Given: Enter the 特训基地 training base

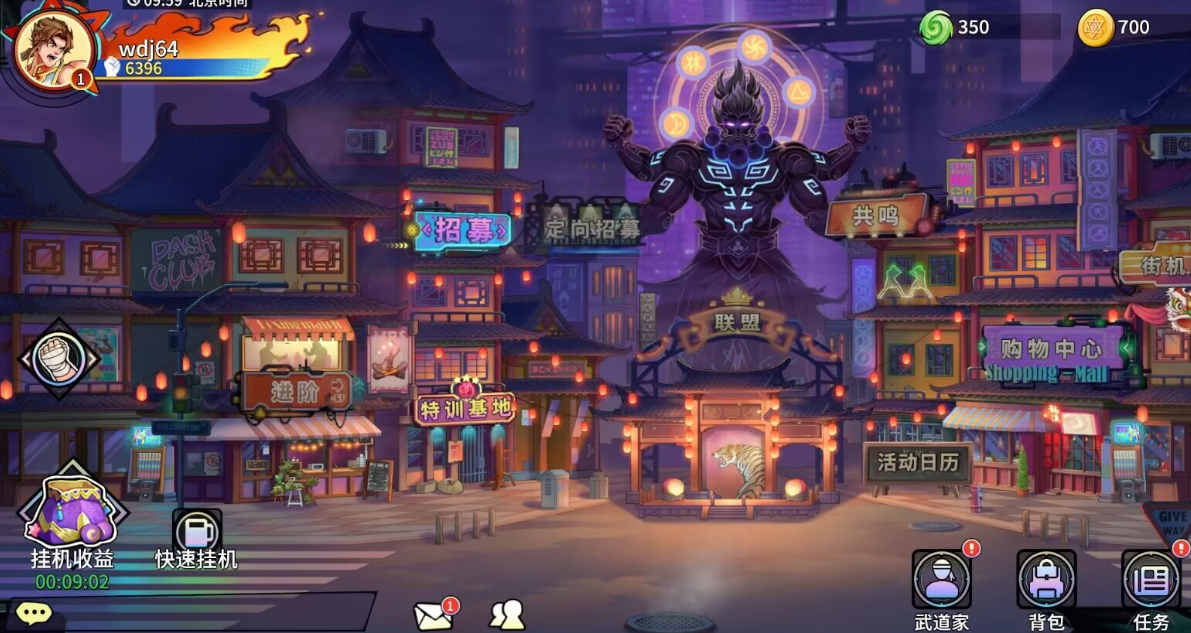Looking at the screenshot, I should click(466, 407).
